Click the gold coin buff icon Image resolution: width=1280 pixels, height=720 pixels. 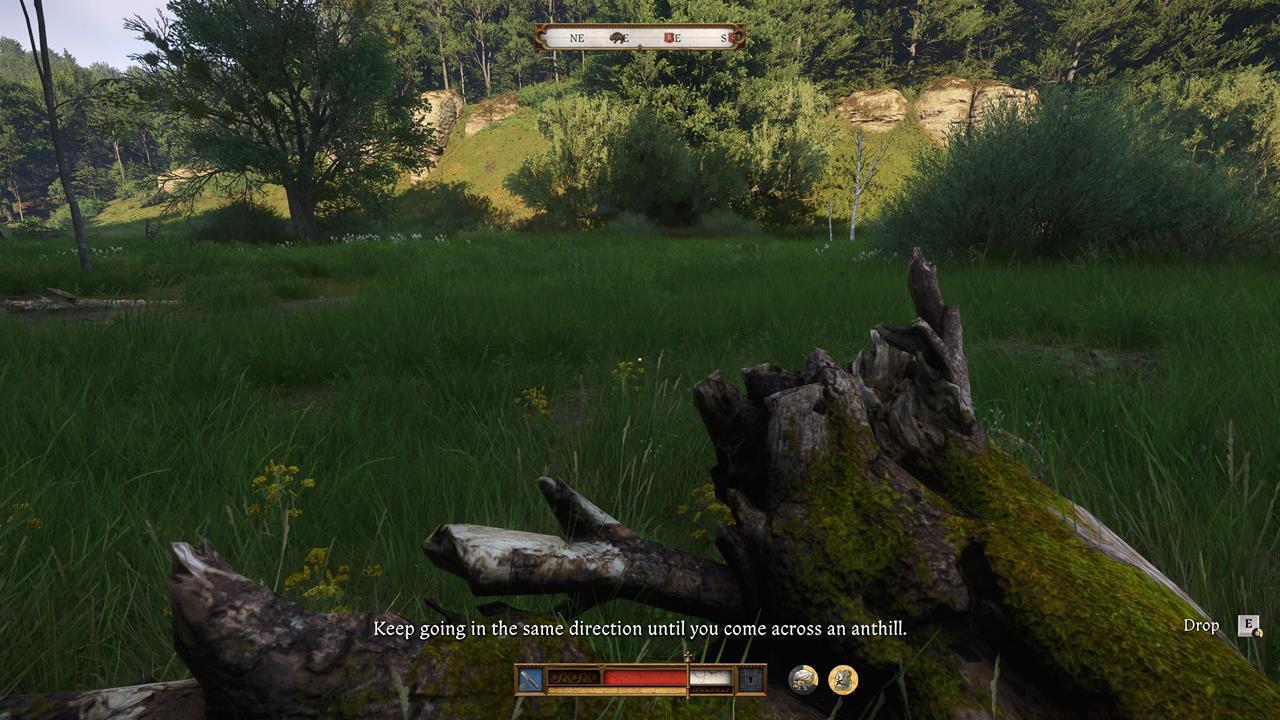tap(842, 678)
